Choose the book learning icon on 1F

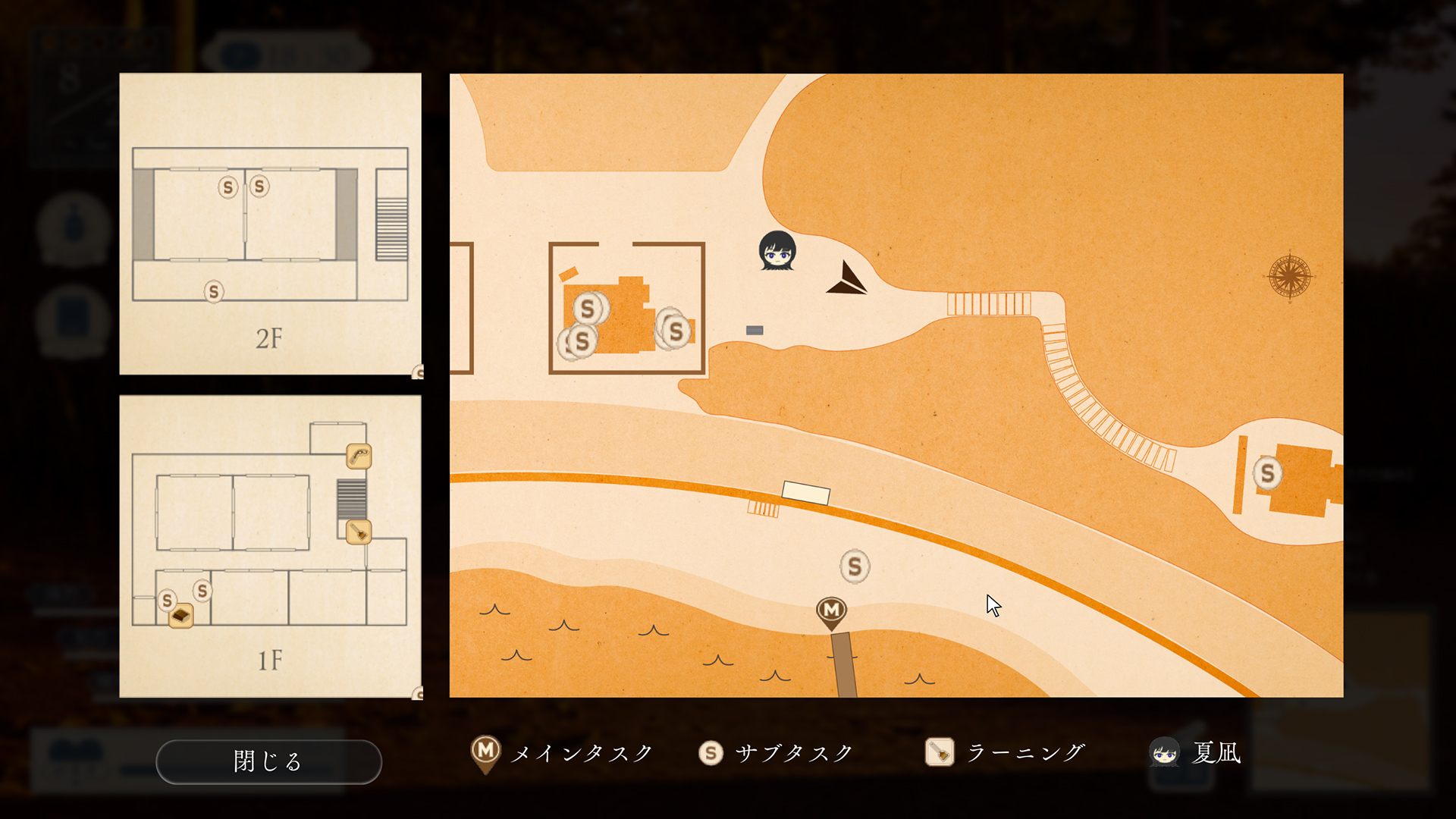pos(181,616)
